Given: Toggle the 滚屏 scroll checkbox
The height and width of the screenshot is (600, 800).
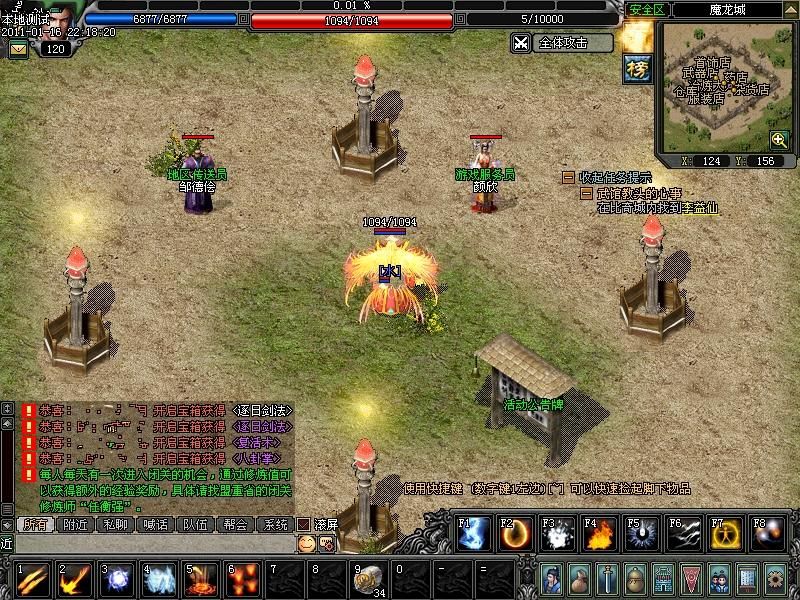Looking at the screenshot, I should (304, 524).
